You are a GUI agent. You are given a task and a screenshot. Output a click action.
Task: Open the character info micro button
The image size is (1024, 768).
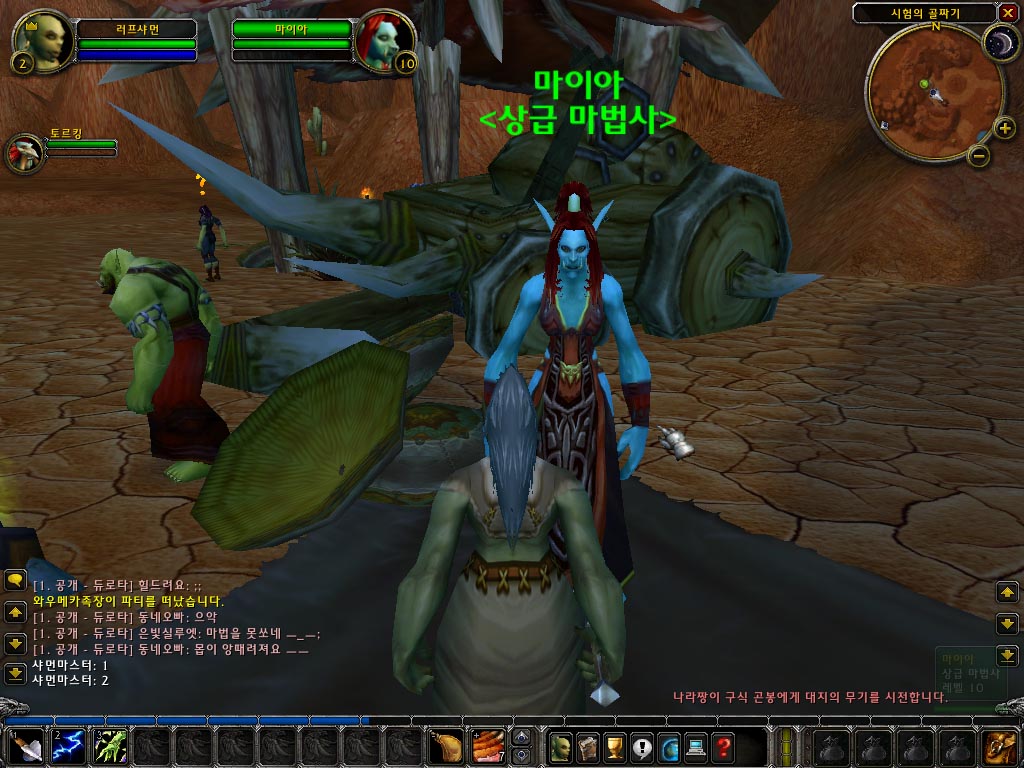(x=561, y=746)
